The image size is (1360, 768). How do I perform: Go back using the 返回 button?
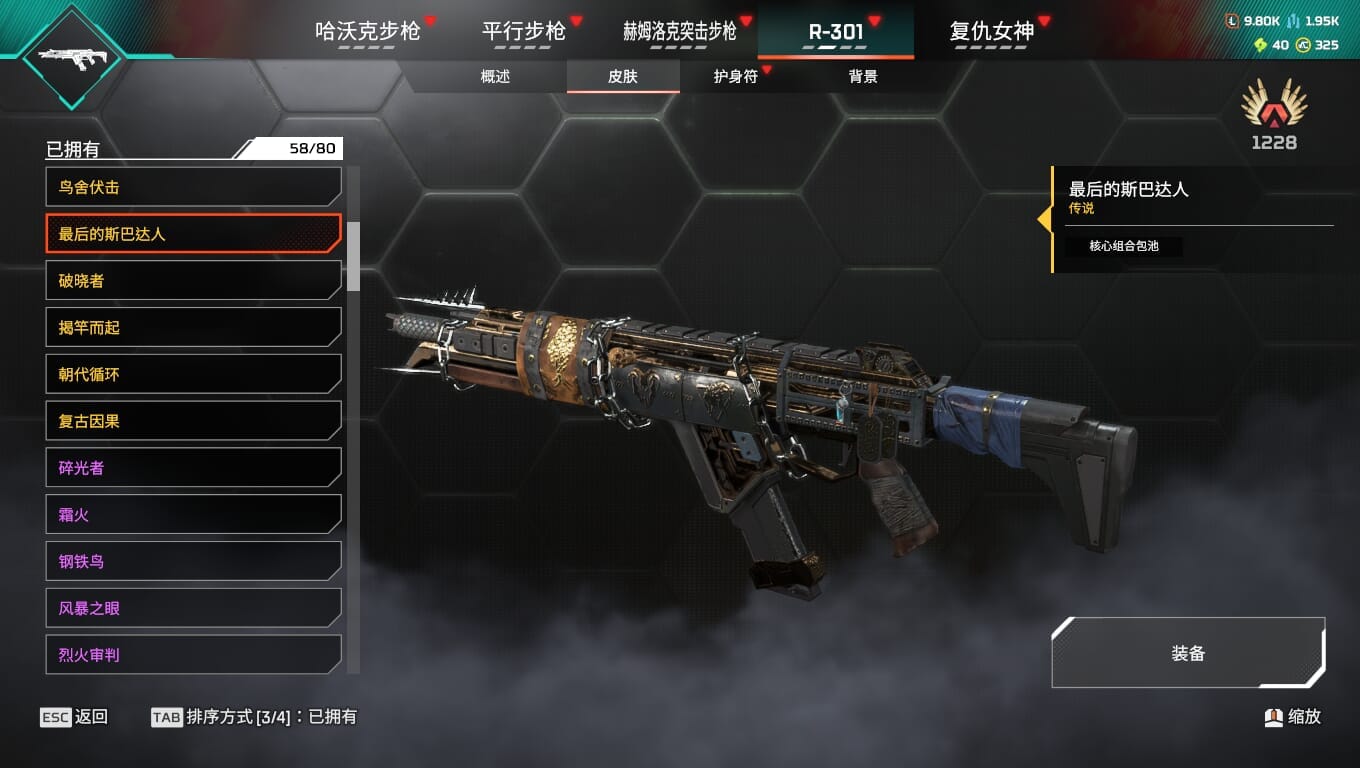[x=75, y=717]
